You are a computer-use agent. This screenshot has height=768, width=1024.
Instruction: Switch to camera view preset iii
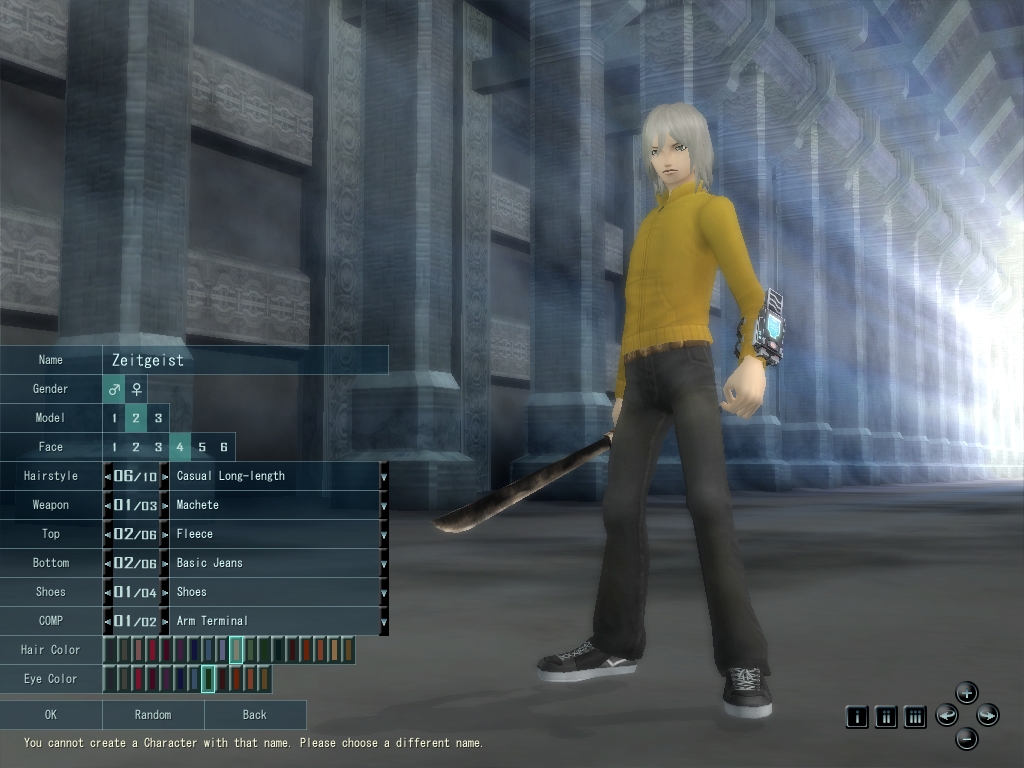(x=915, y=716)
